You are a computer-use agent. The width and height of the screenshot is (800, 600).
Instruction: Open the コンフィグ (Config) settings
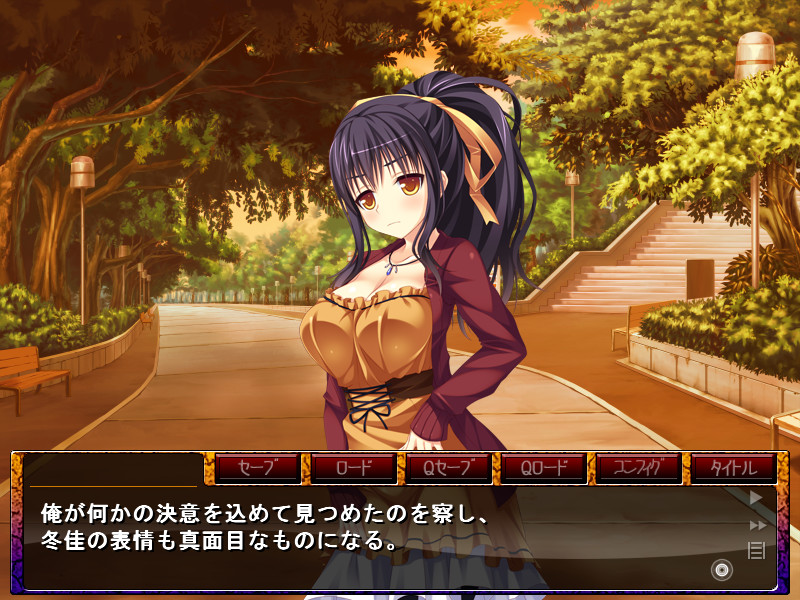[638, 467]
